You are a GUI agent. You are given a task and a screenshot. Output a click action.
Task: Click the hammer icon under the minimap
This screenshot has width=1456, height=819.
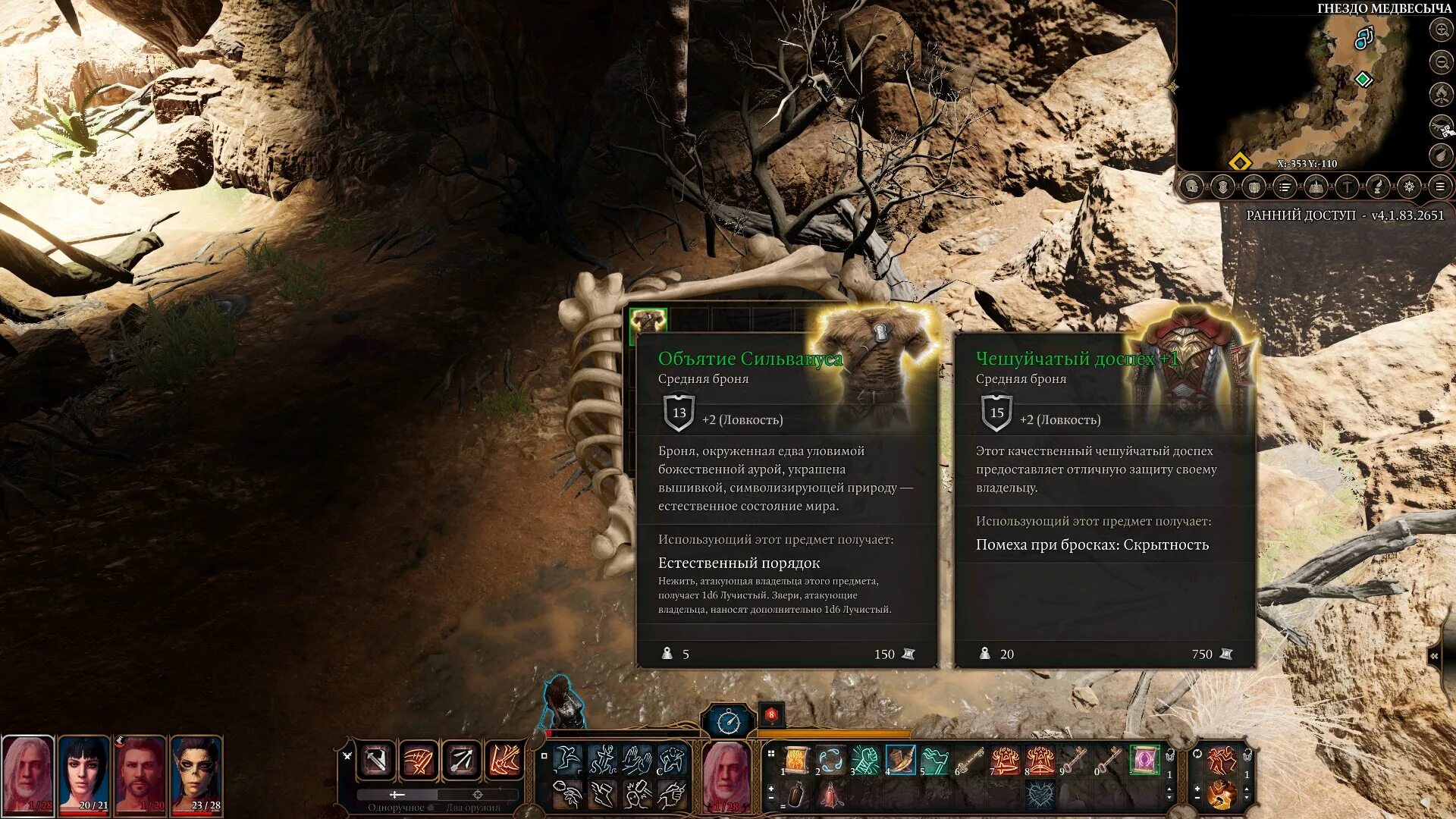(1347, 187)
